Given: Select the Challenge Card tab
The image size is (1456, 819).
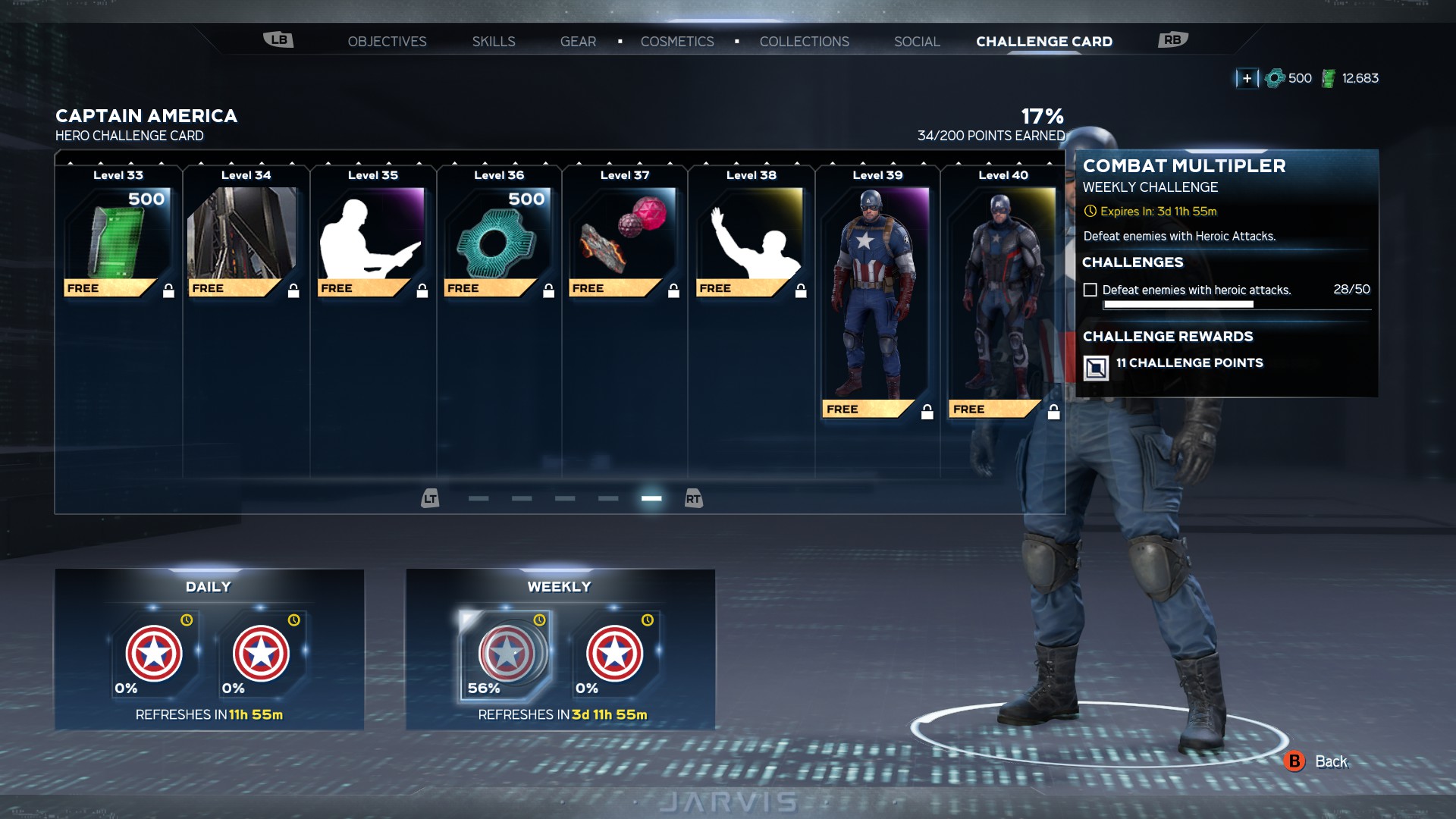Looking at the screenshot, I should (1043, 42).
